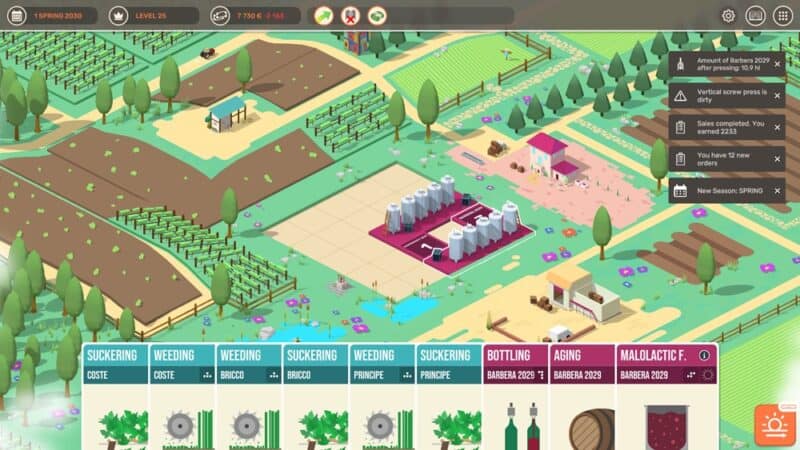Select the Suckering card for Coste
Image resolution: width=800 pixels, height=450 pixels.
(x=115, y=400)
